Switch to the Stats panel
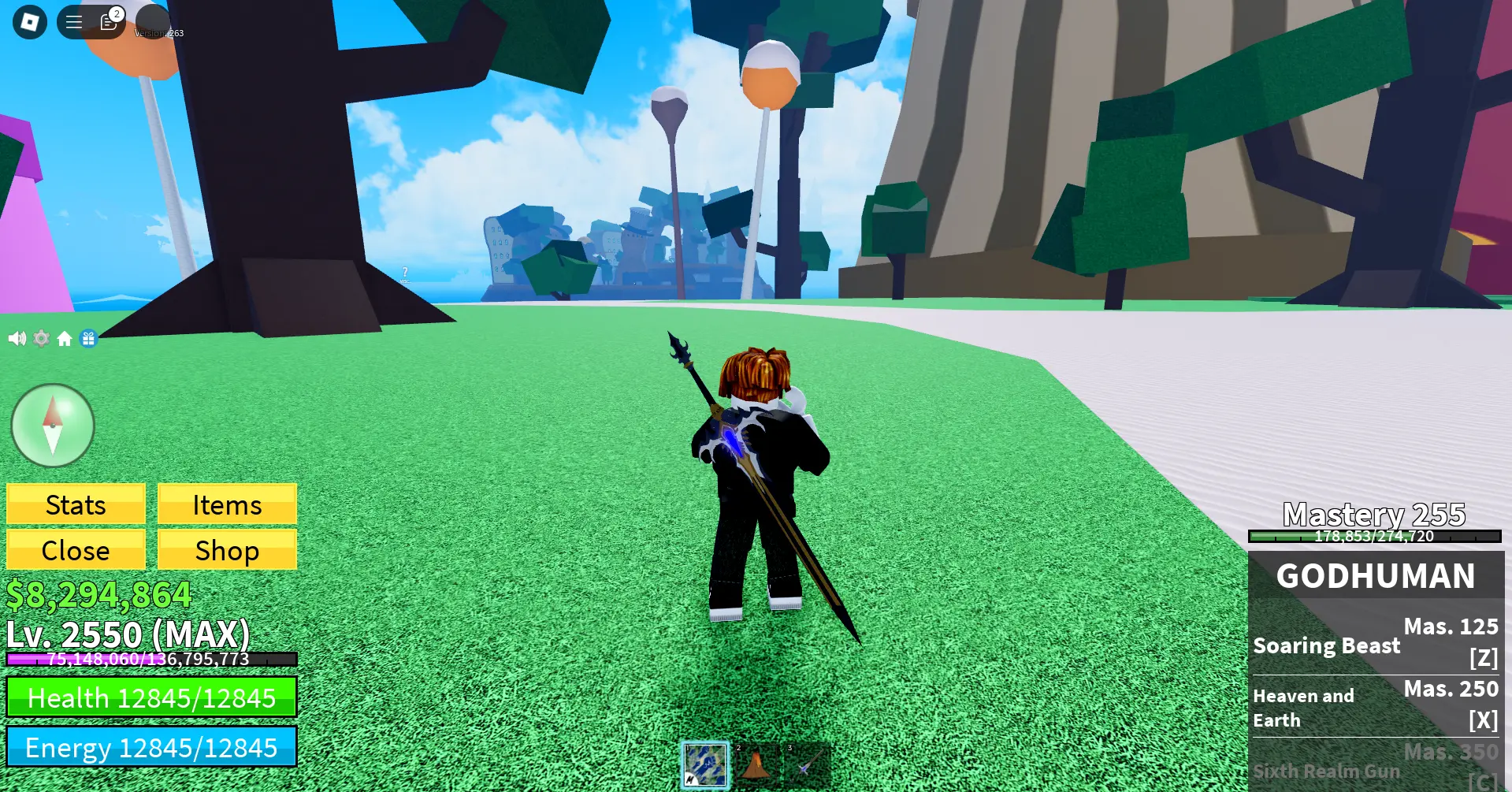 click(76, 504)
